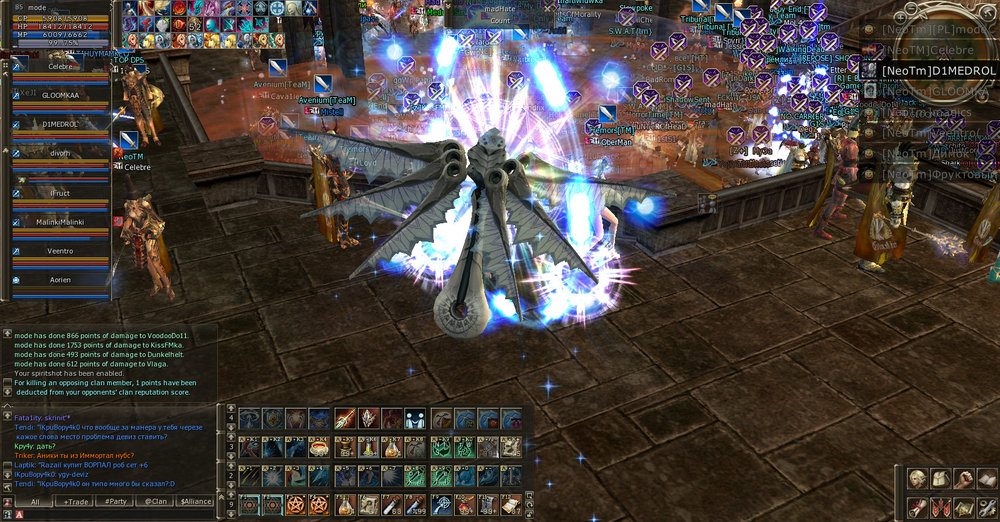Viewport: 1000px width, 522px height.
Task: Open the +Trade chat tab
Action: pos(77,501)
